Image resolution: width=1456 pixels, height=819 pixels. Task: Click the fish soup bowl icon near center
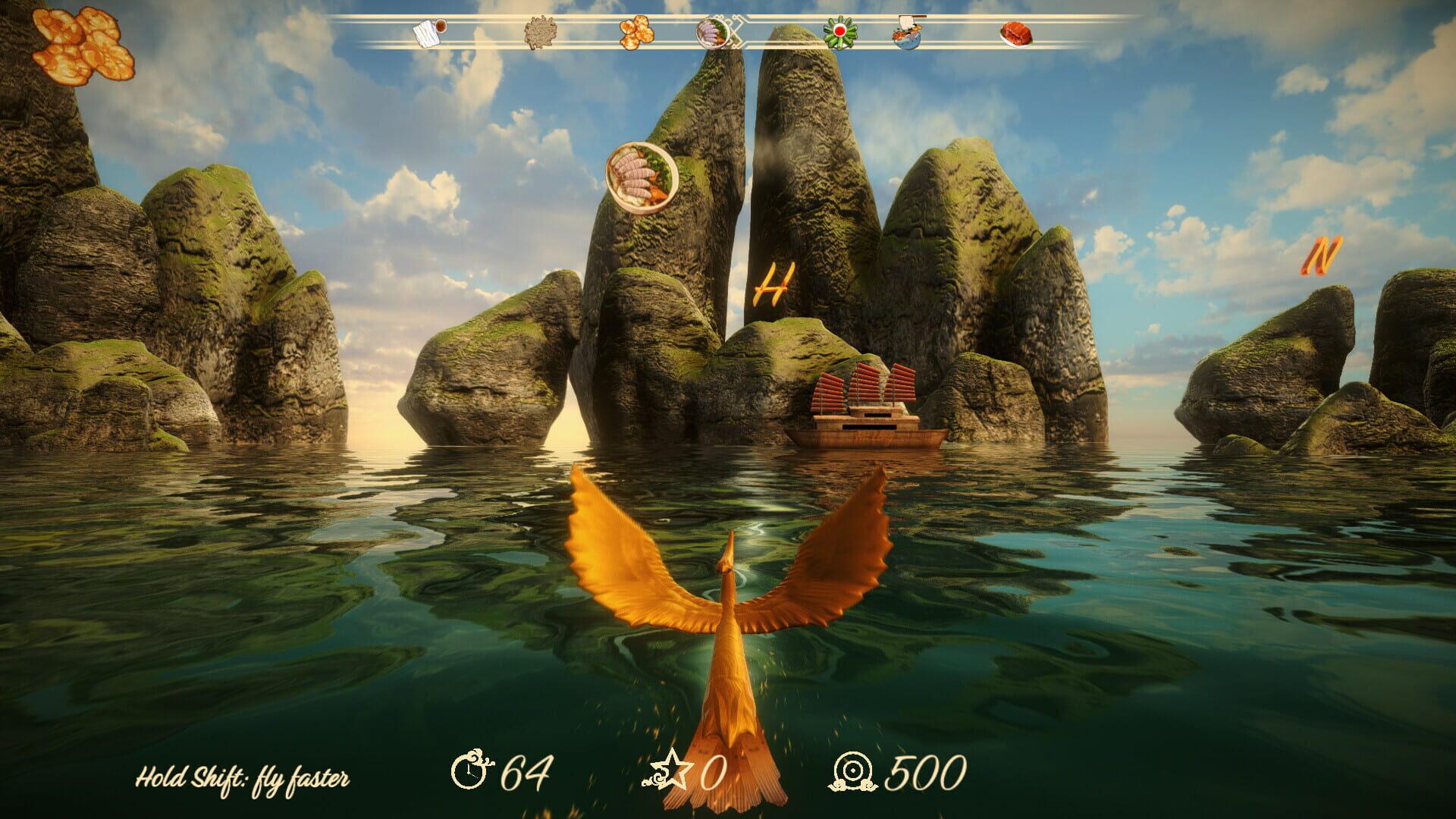[713, 33]
